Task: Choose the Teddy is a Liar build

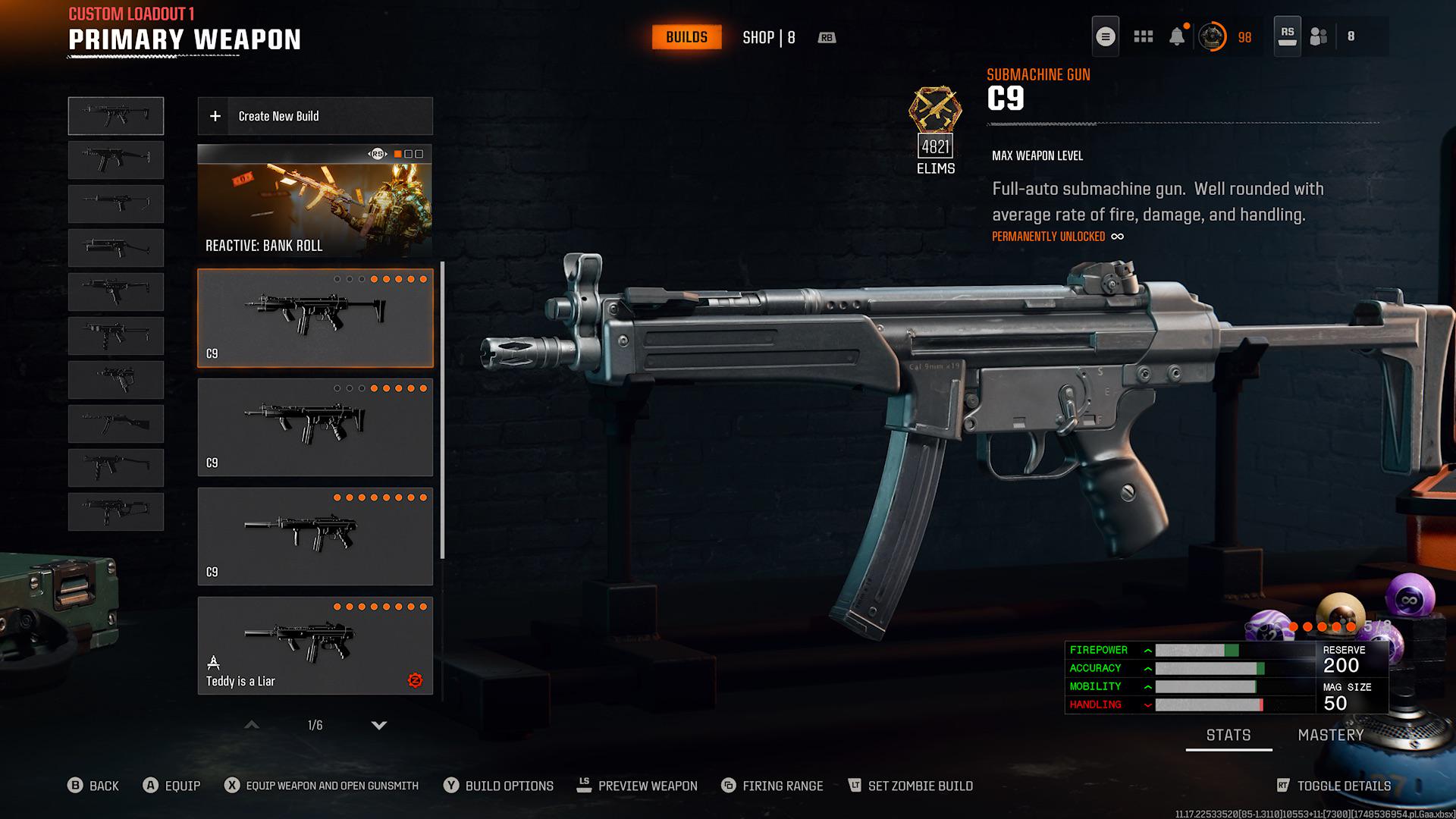Action: (315, 645)
